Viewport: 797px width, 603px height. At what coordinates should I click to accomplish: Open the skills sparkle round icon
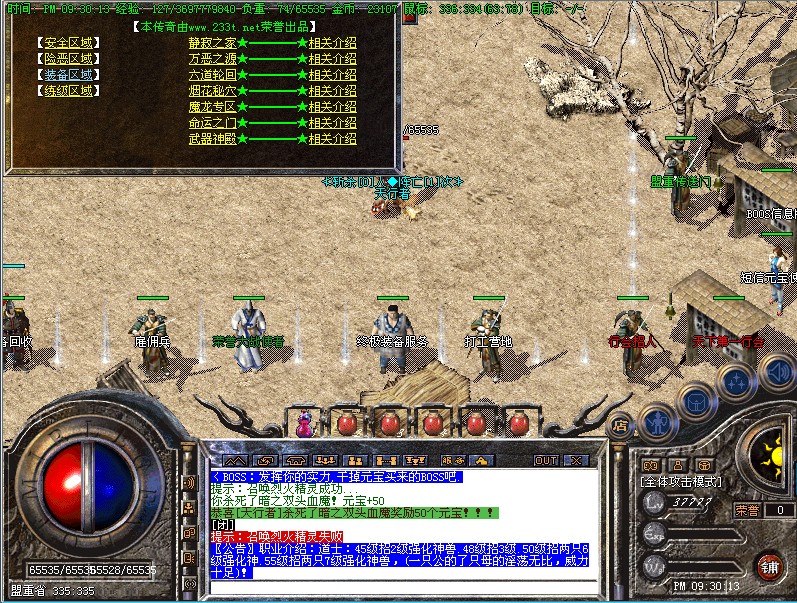click(x=736, y=381)
